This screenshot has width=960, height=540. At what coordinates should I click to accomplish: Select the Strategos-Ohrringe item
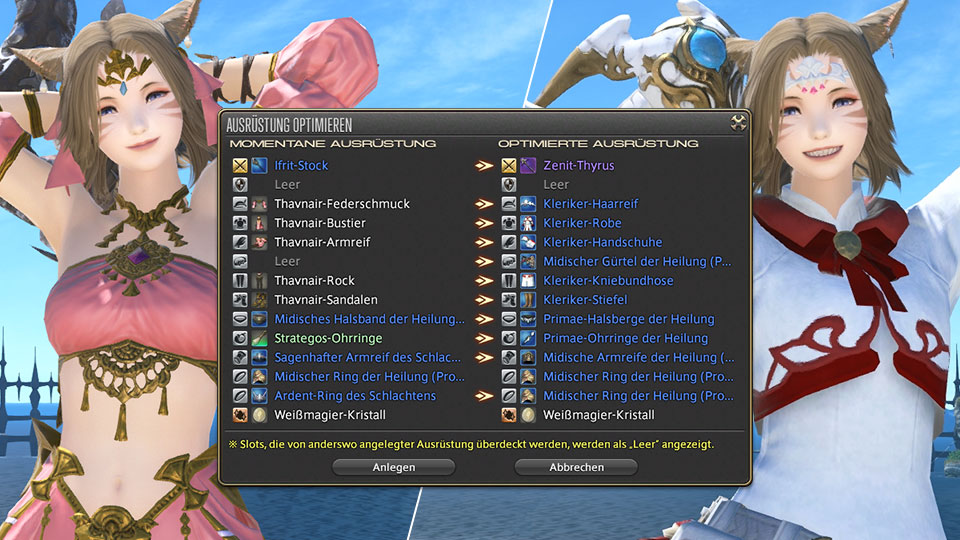coord(327,338)
